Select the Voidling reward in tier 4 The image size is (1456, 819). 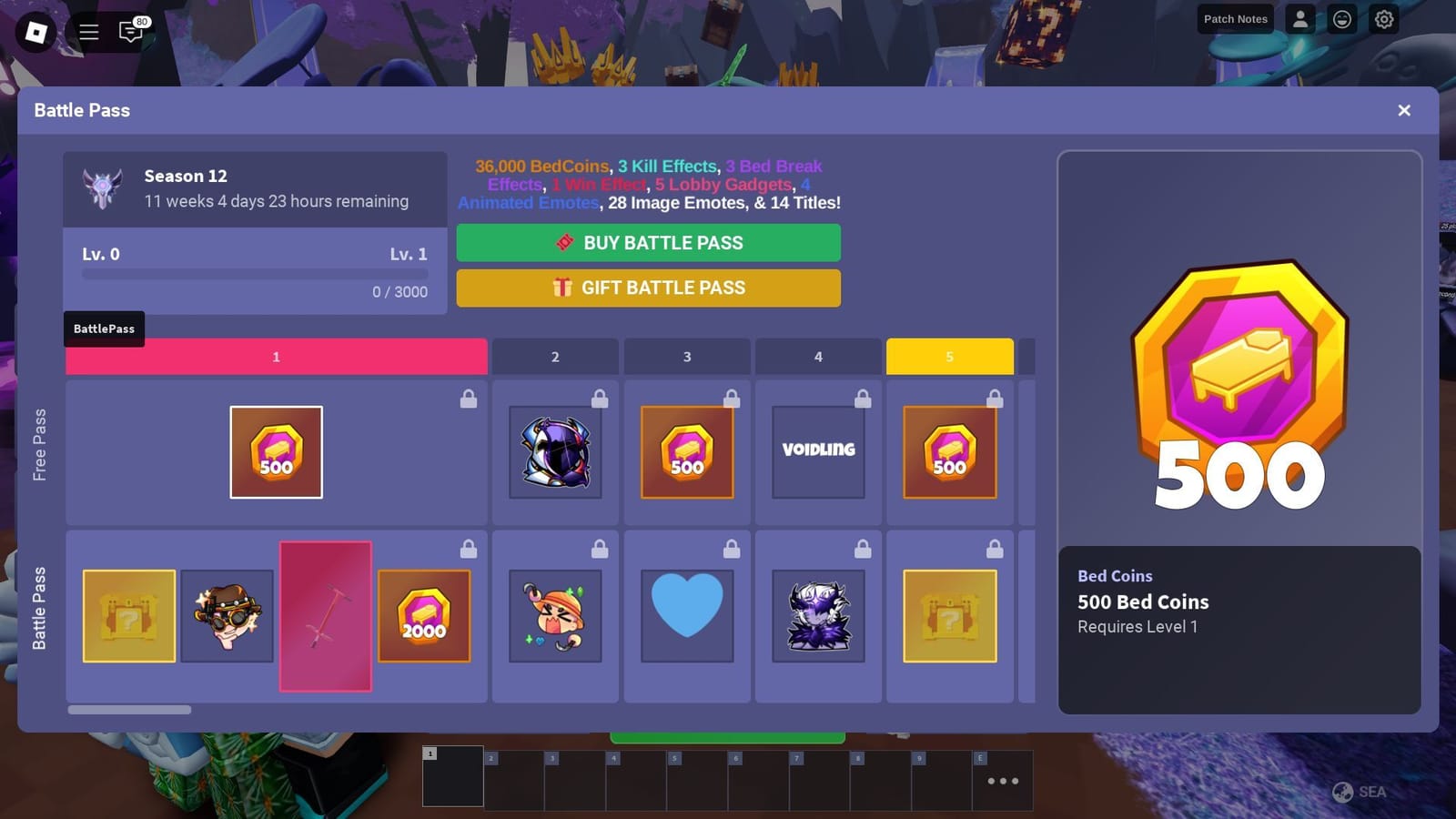[817, 450]
